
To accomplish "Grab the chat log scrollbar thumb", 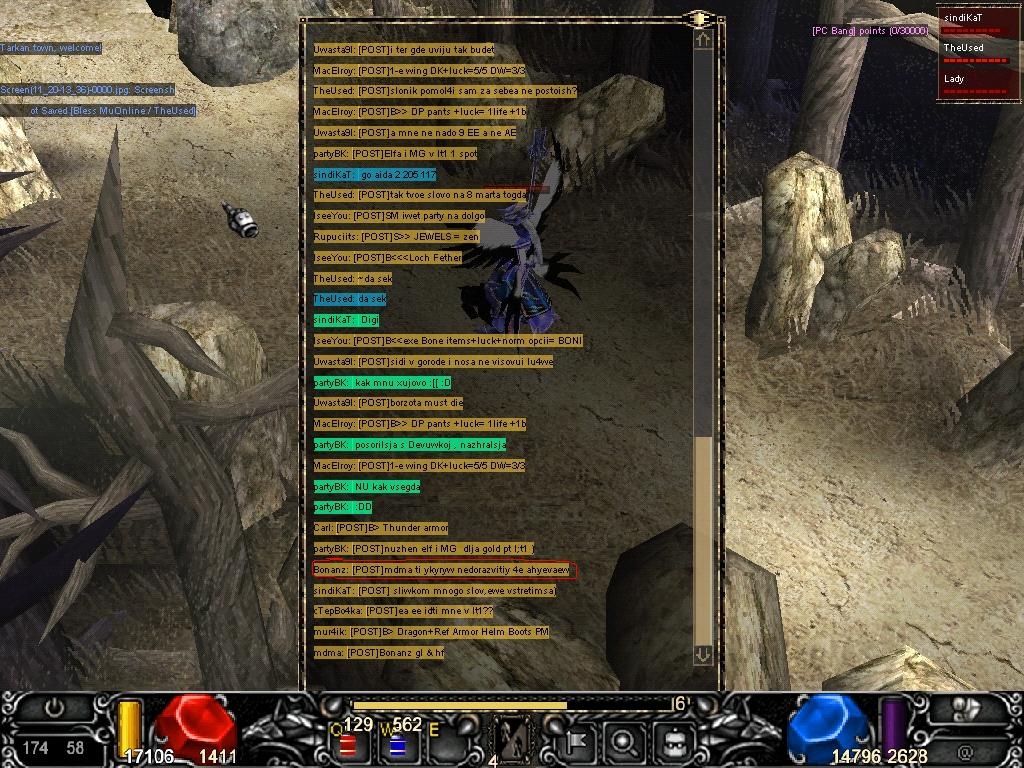I will pos(703,540).
